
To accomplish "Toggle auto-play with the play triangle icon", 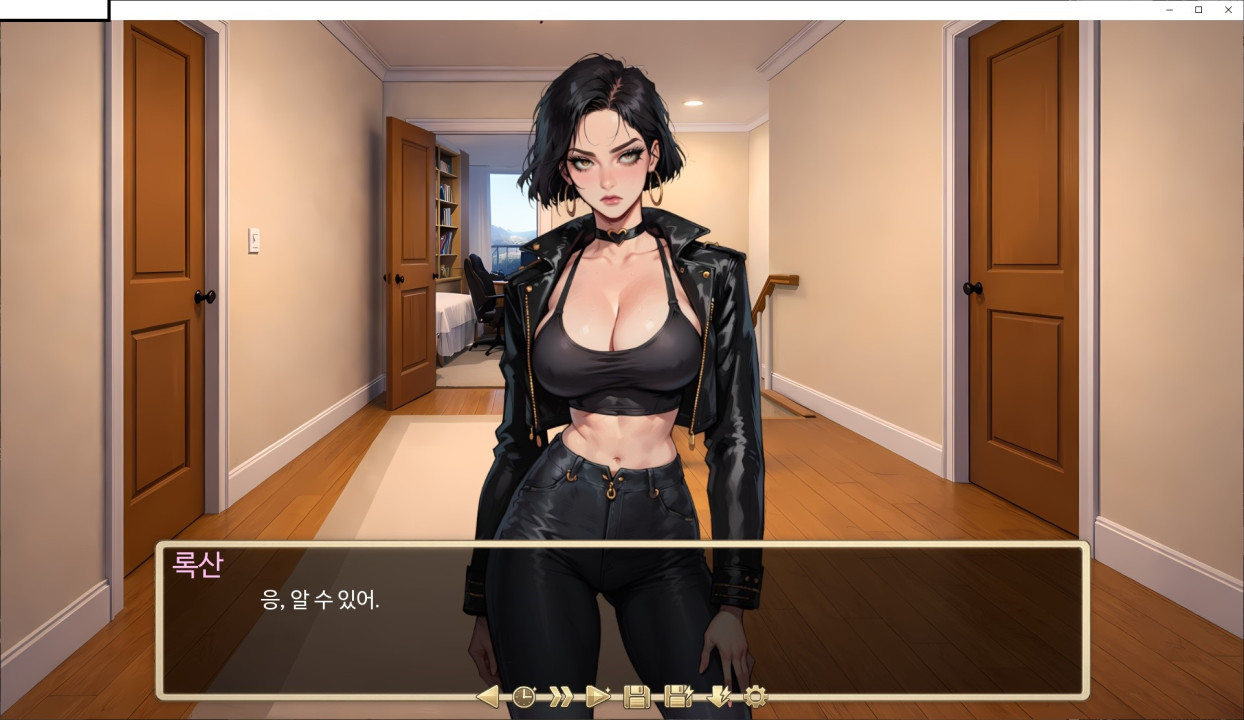I will 598,697.
